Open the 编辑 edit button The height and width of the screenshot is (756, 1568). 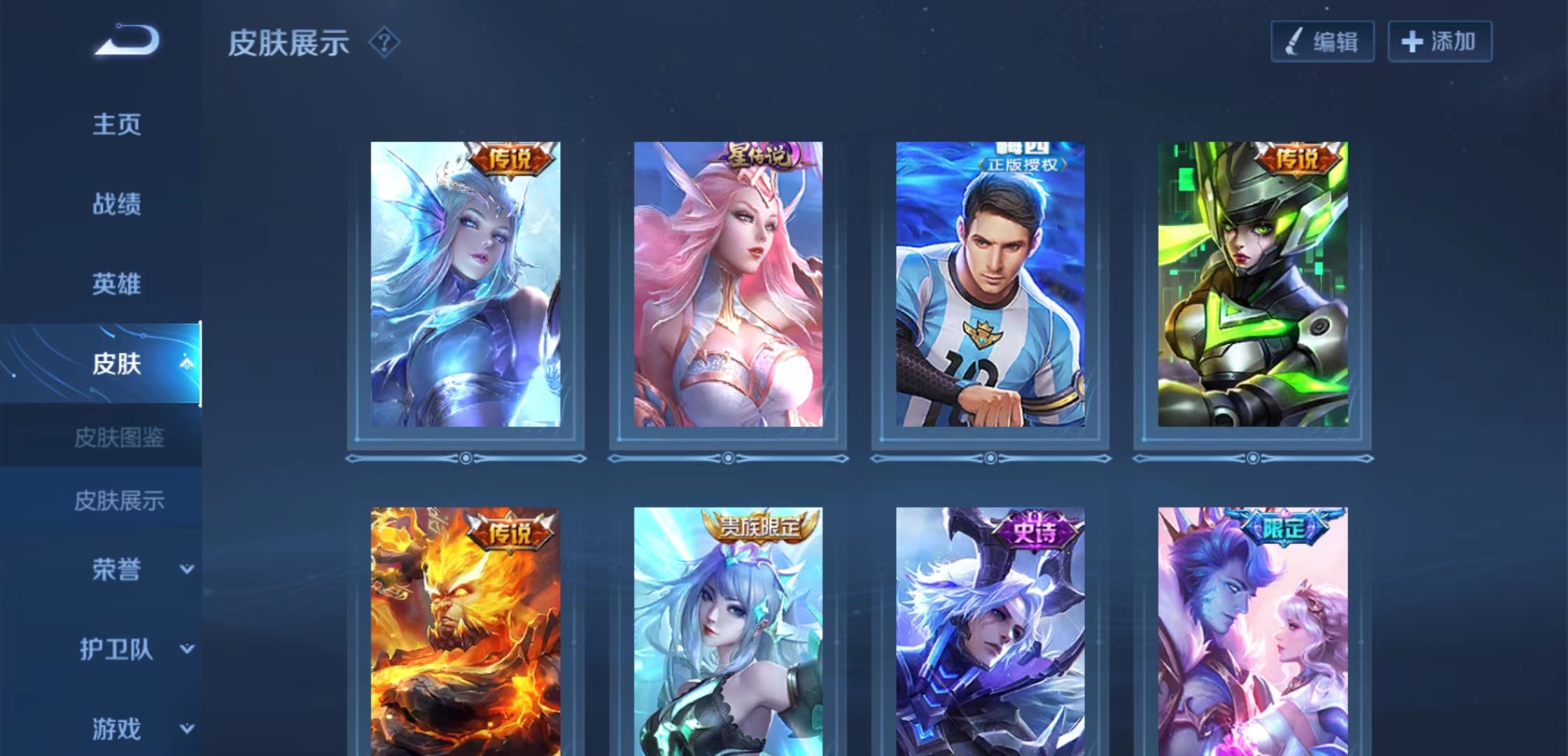pos(1322,42)
